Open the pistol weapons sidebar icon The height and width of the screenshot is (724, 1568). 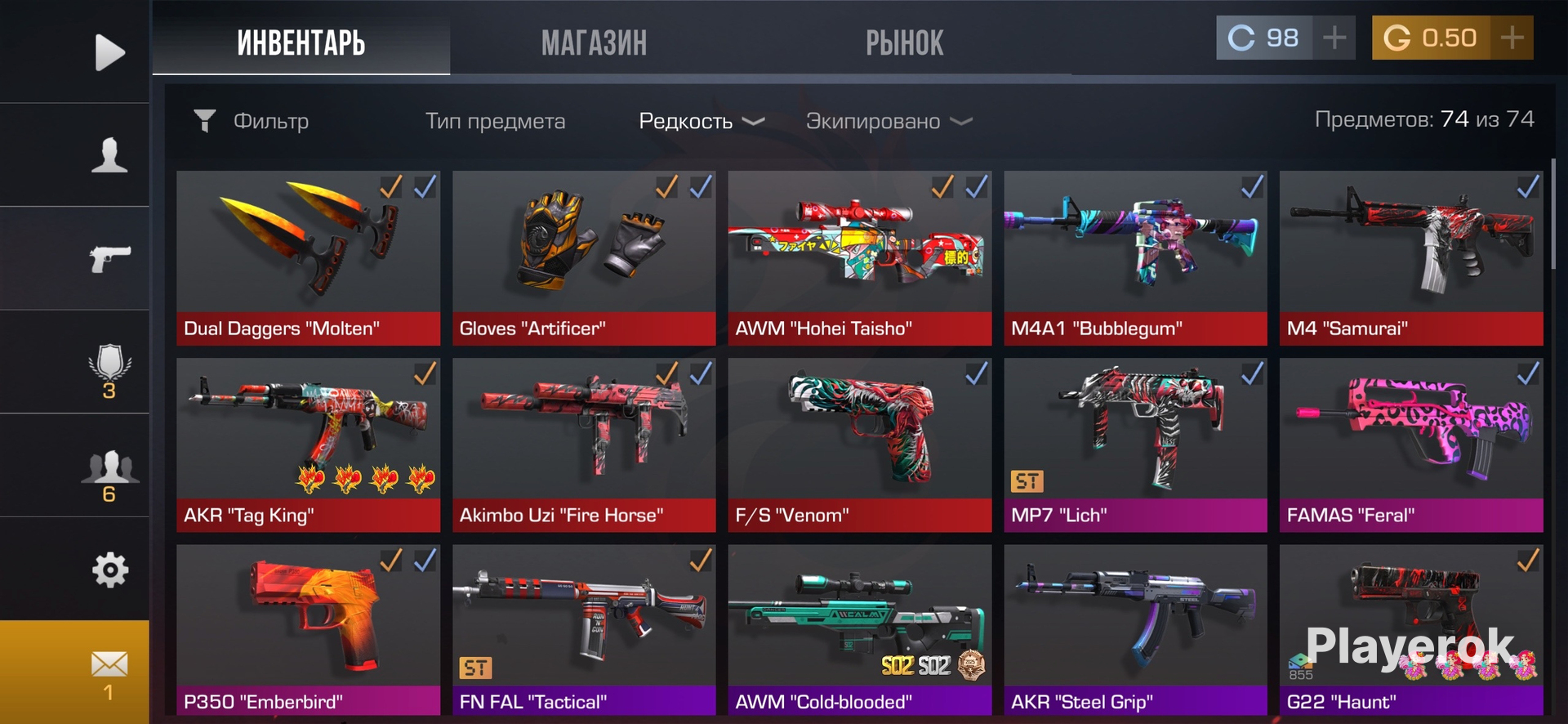pos(109,258)
